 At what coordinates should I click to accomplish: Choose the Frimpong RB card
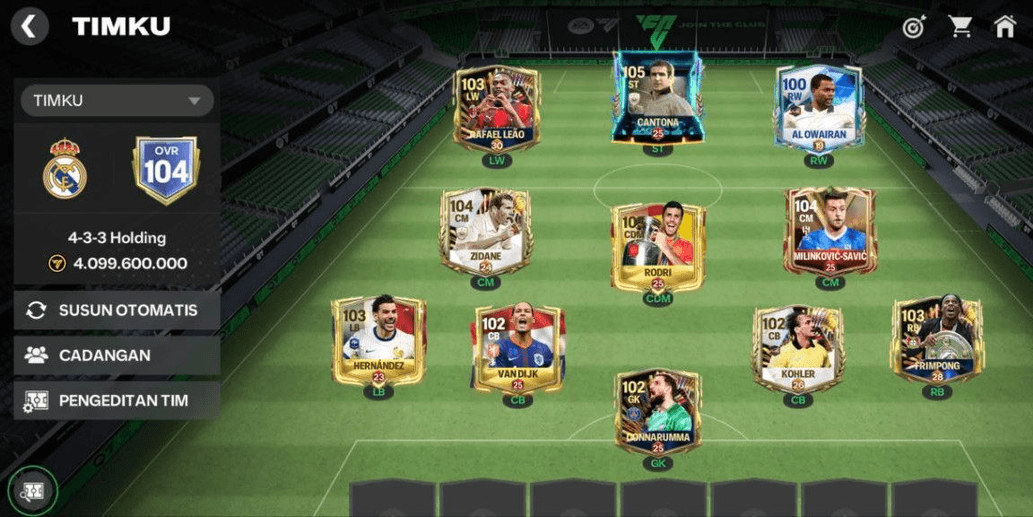tap(937, 341)
